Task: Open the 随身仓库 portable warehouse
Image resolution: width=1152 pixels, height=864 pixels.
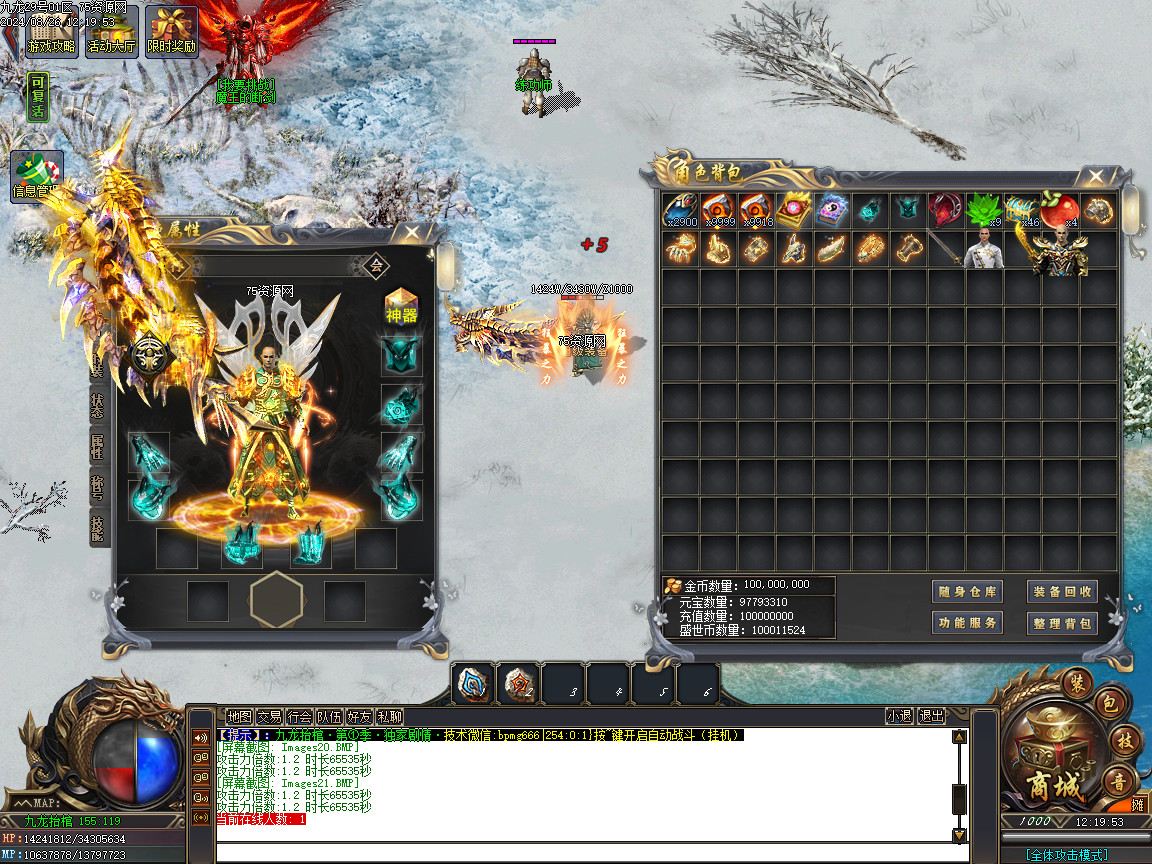Action: click(967, 591)
